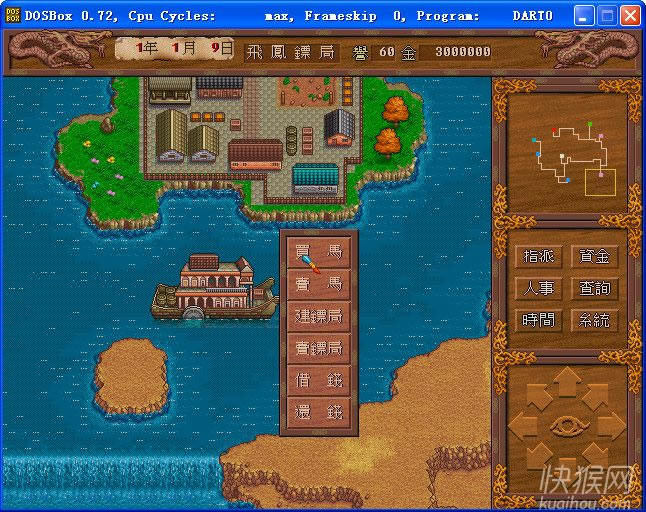Open the 查詢 (query) panel

point(594,288)
